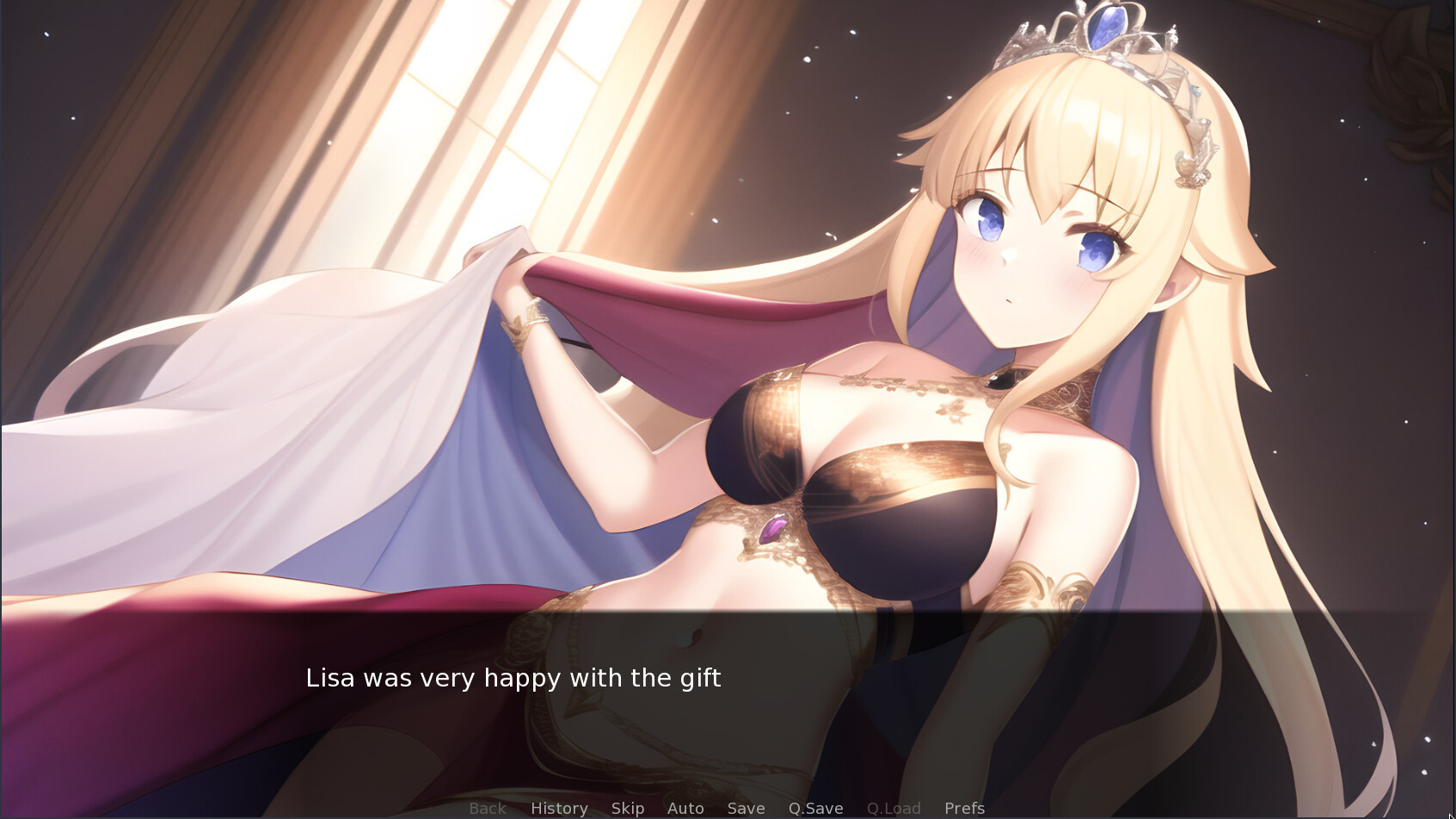Click the quick menu bar at the bottom
This screenshot has height=819, width=1456.
coord(728,808)
